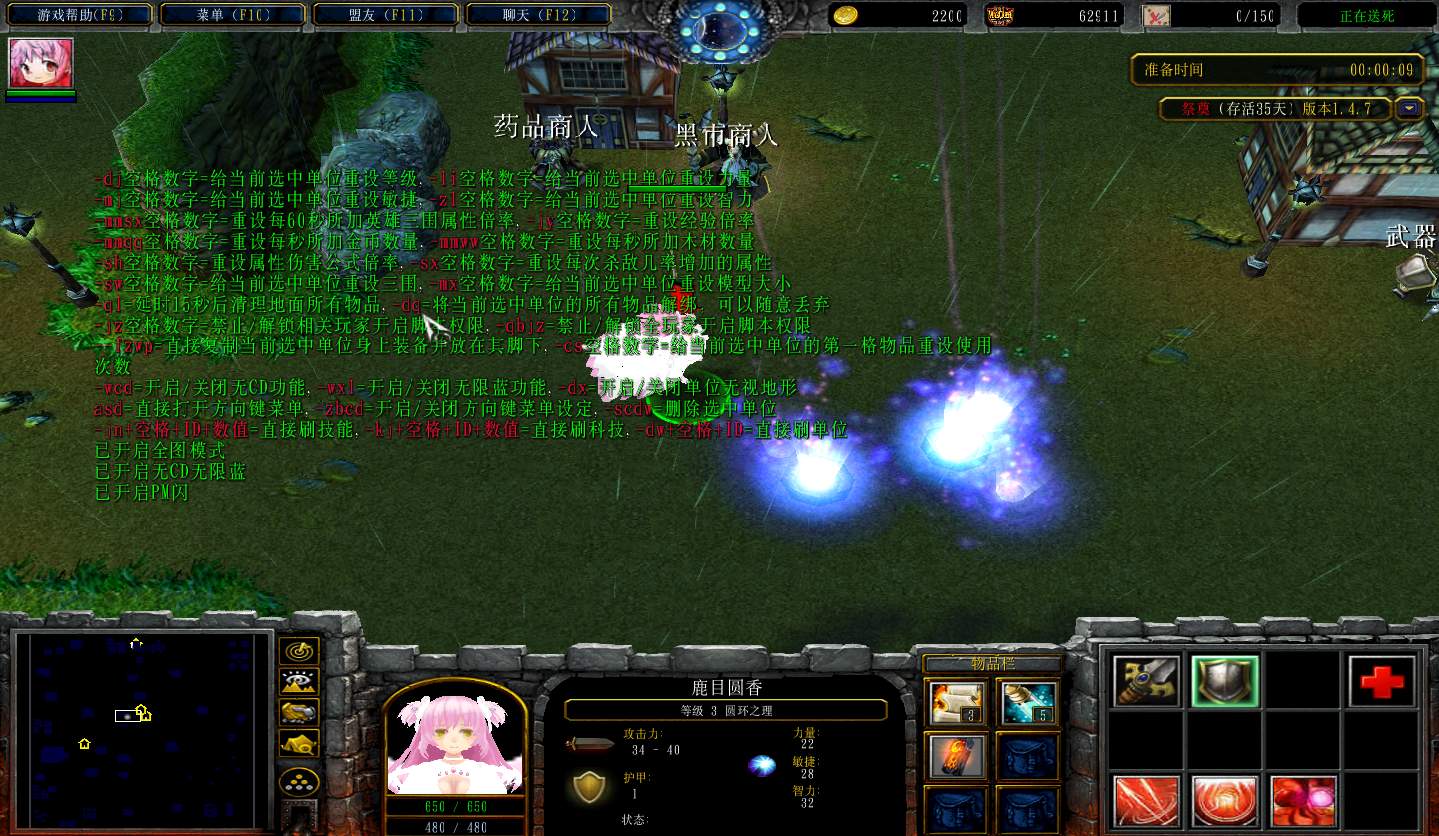Open the 盟友 (F11) allies menu
Screen dimensions: 1439x836
(x=385, y=15)
